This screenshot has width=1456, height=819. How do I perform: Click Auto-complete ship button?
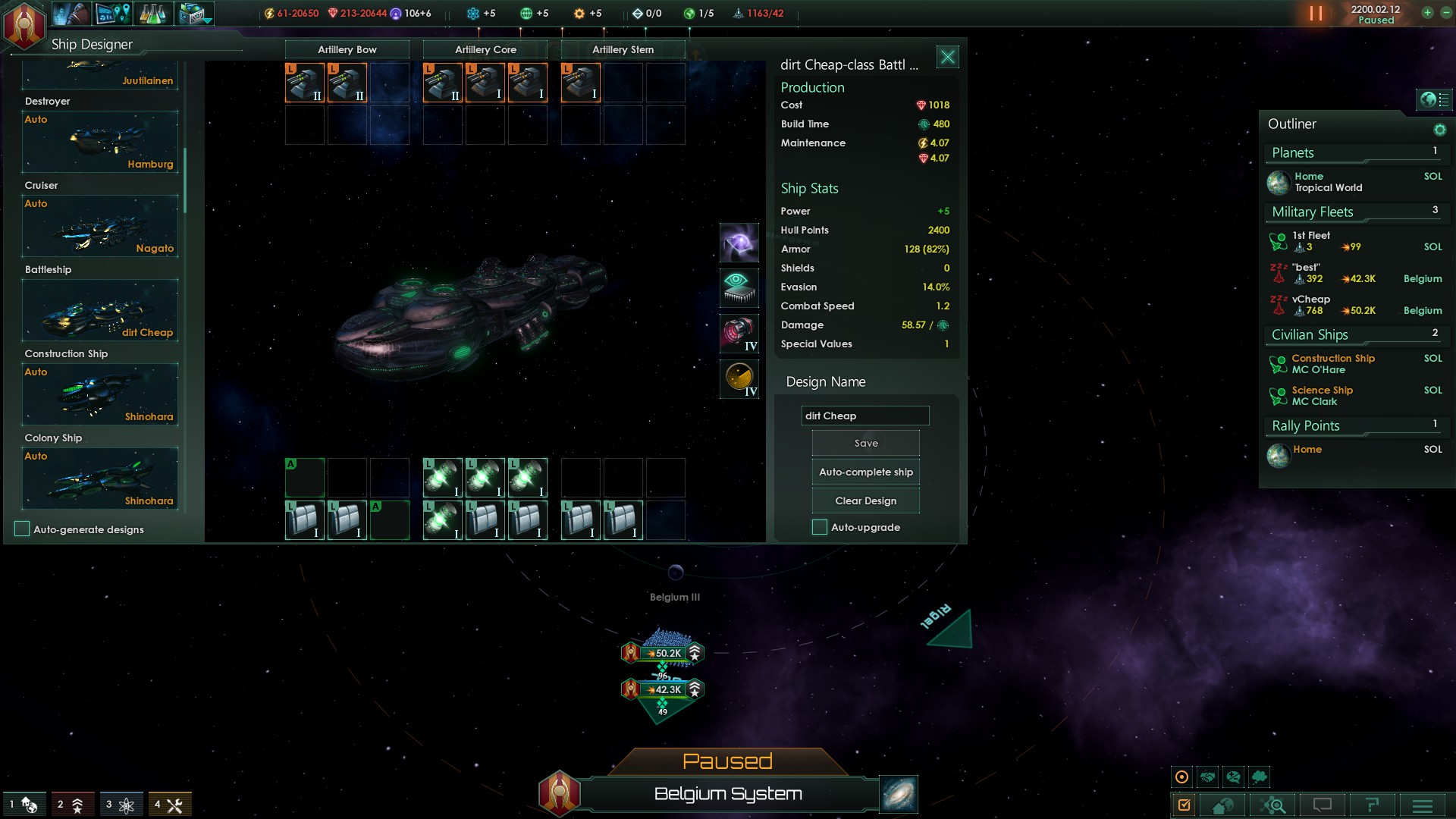click(x=865, y=472)
